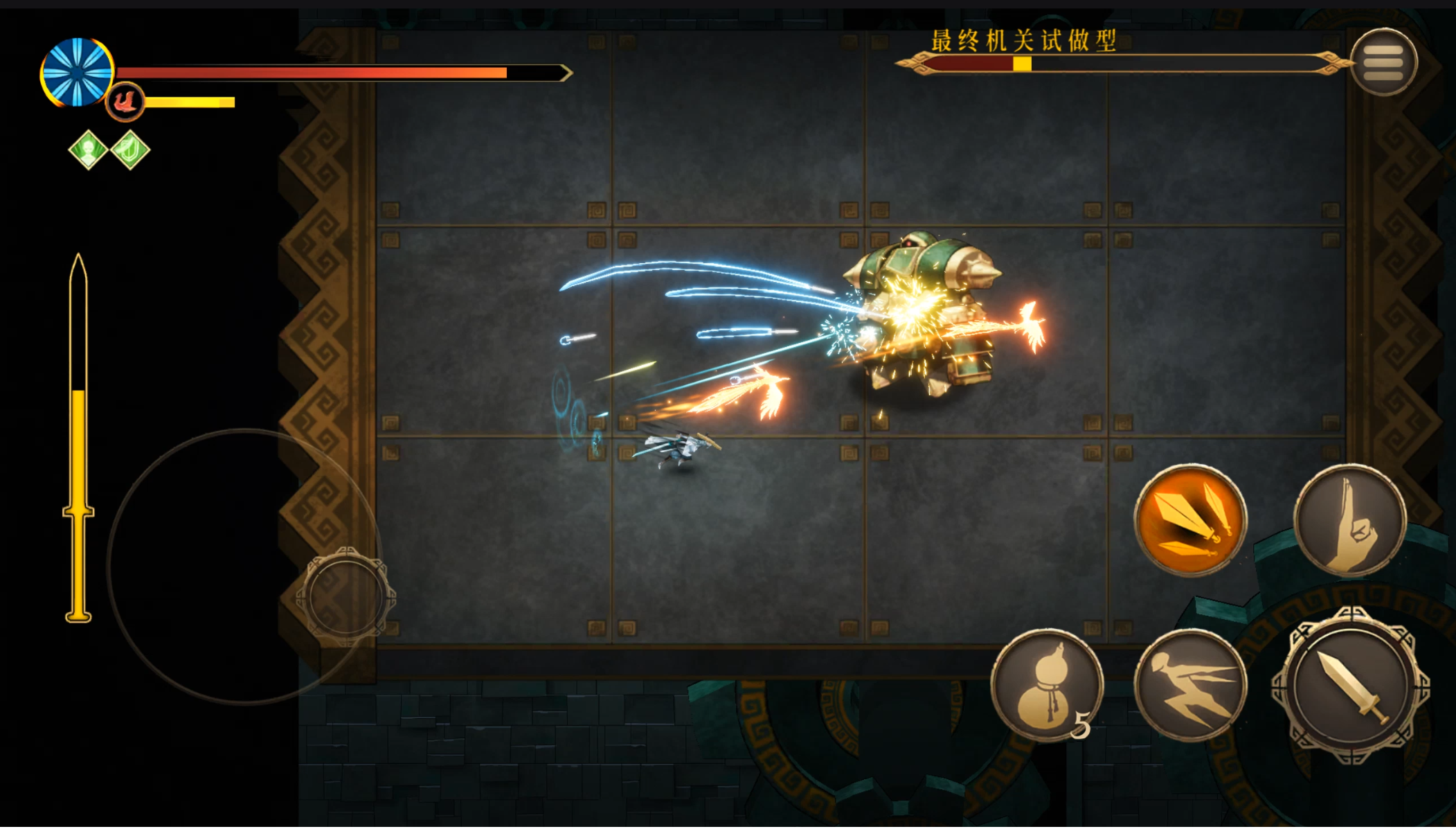Tap the green shield buff icon

tap(130, 150)
